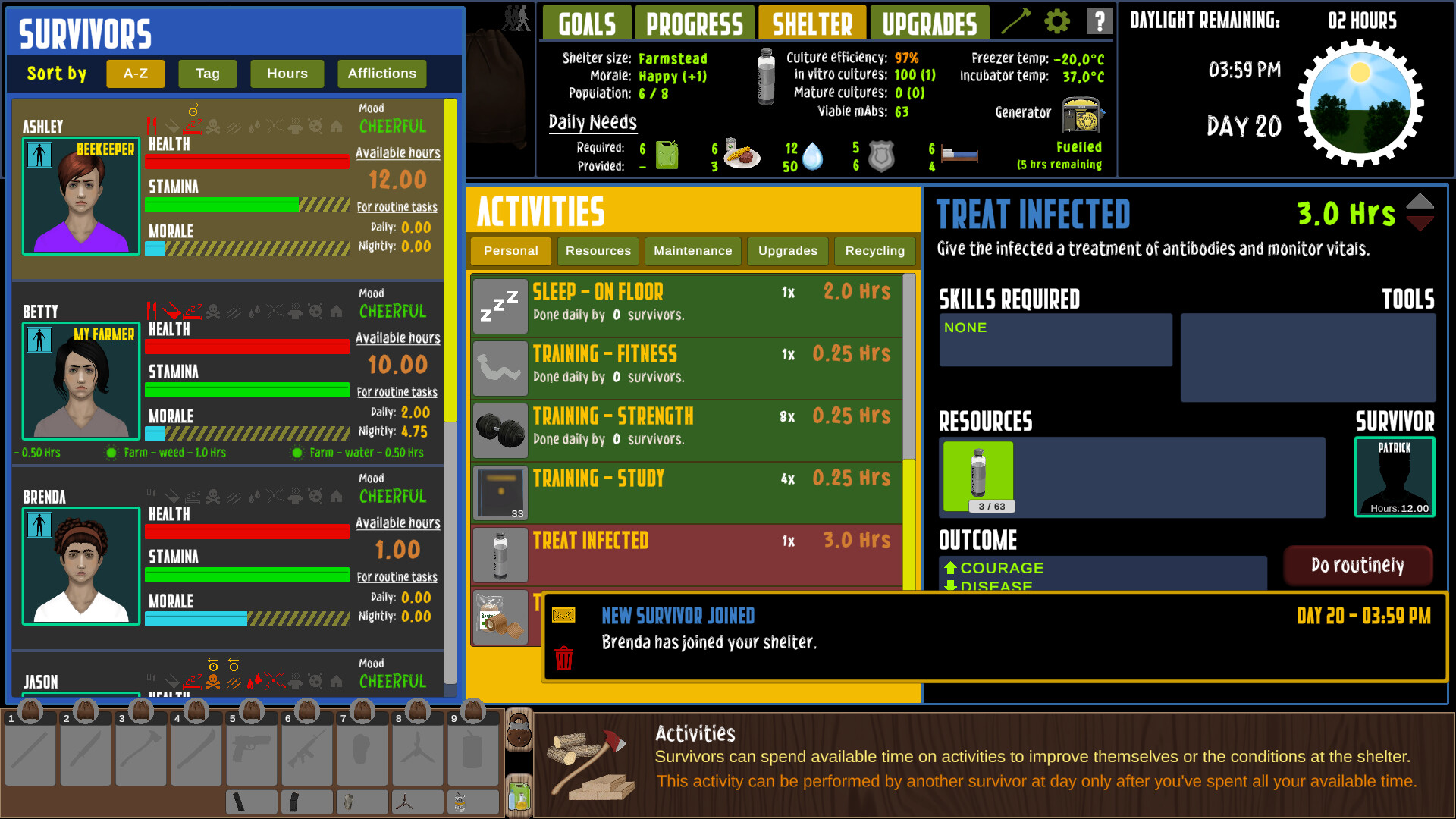Switch to the GOALS tab
The height and width of the screenshot is (819, 1456).
tap(586, 23)
